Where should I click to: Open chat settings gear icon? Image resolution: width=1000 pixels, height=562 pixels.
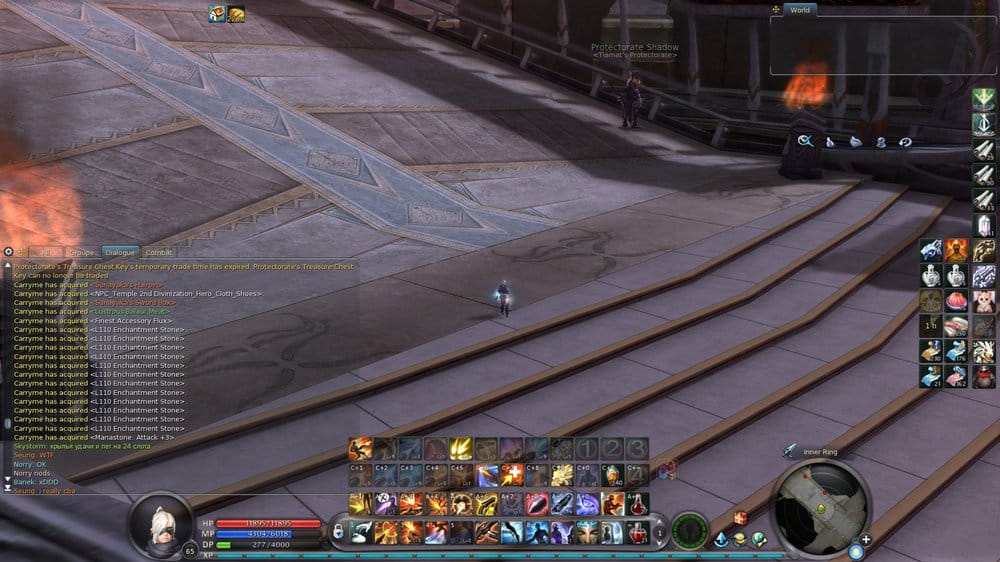[8, 252]
